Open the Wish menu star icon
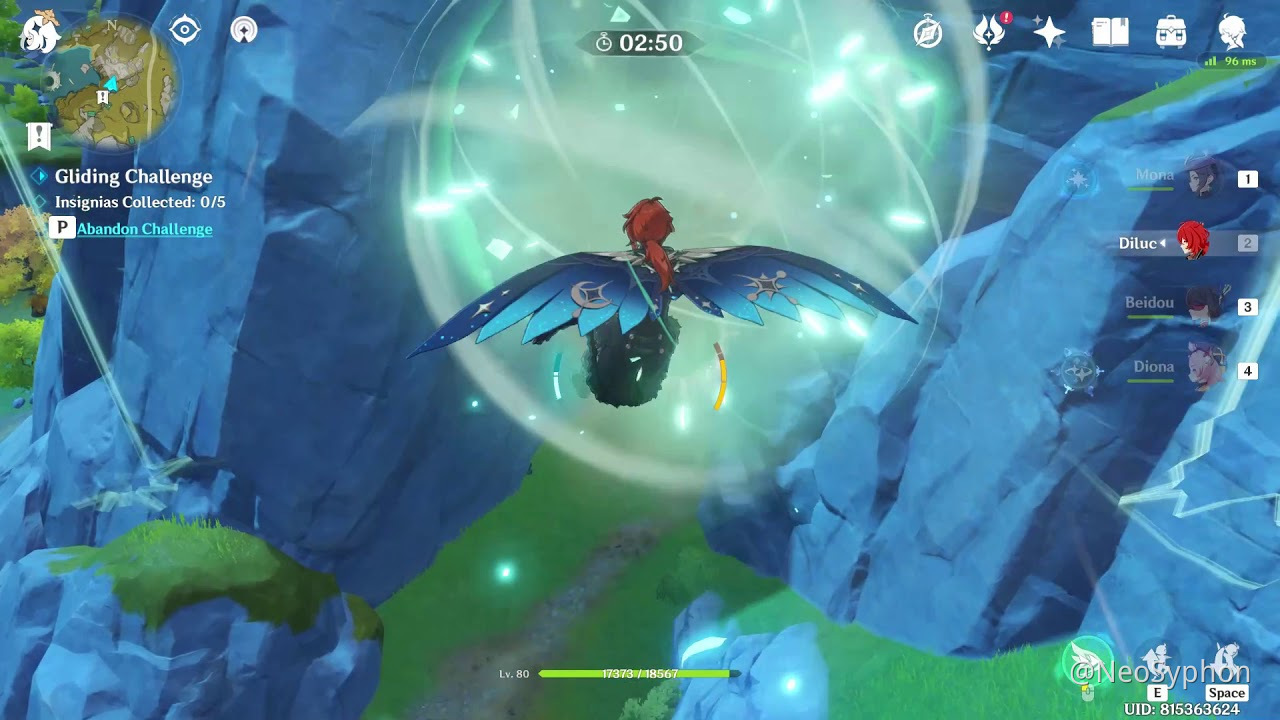The height and width of the screenshot is (720, 1280). 1048,32
